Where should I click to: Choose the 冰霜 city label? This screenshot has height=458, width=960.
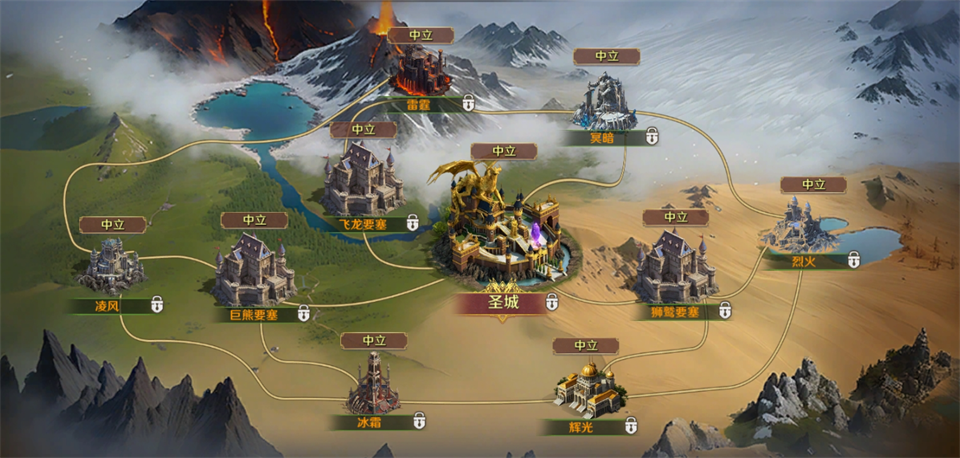tap(369, 423)
